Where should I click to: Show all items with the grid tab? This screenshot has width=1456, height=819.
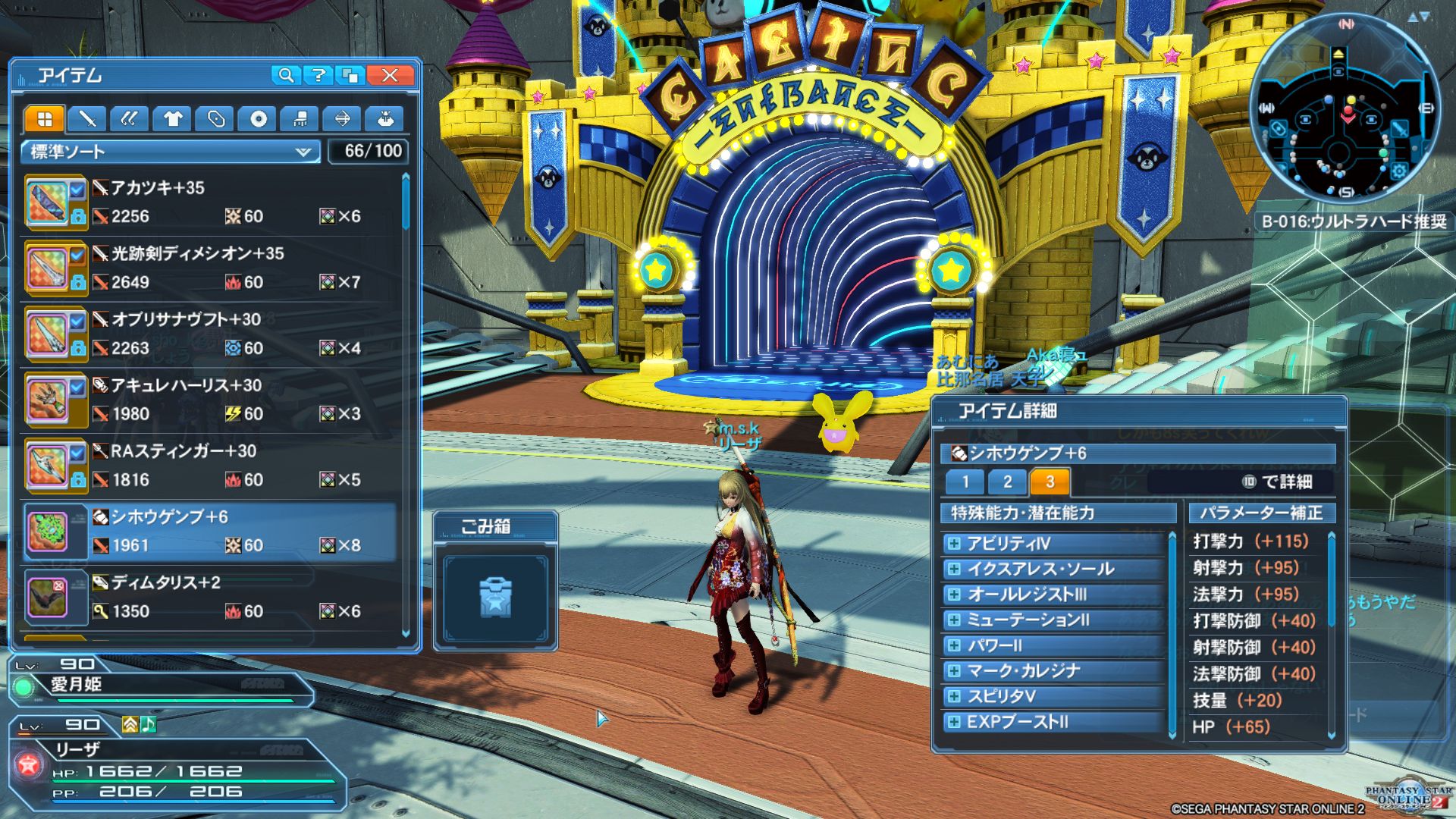pos(45,119)
